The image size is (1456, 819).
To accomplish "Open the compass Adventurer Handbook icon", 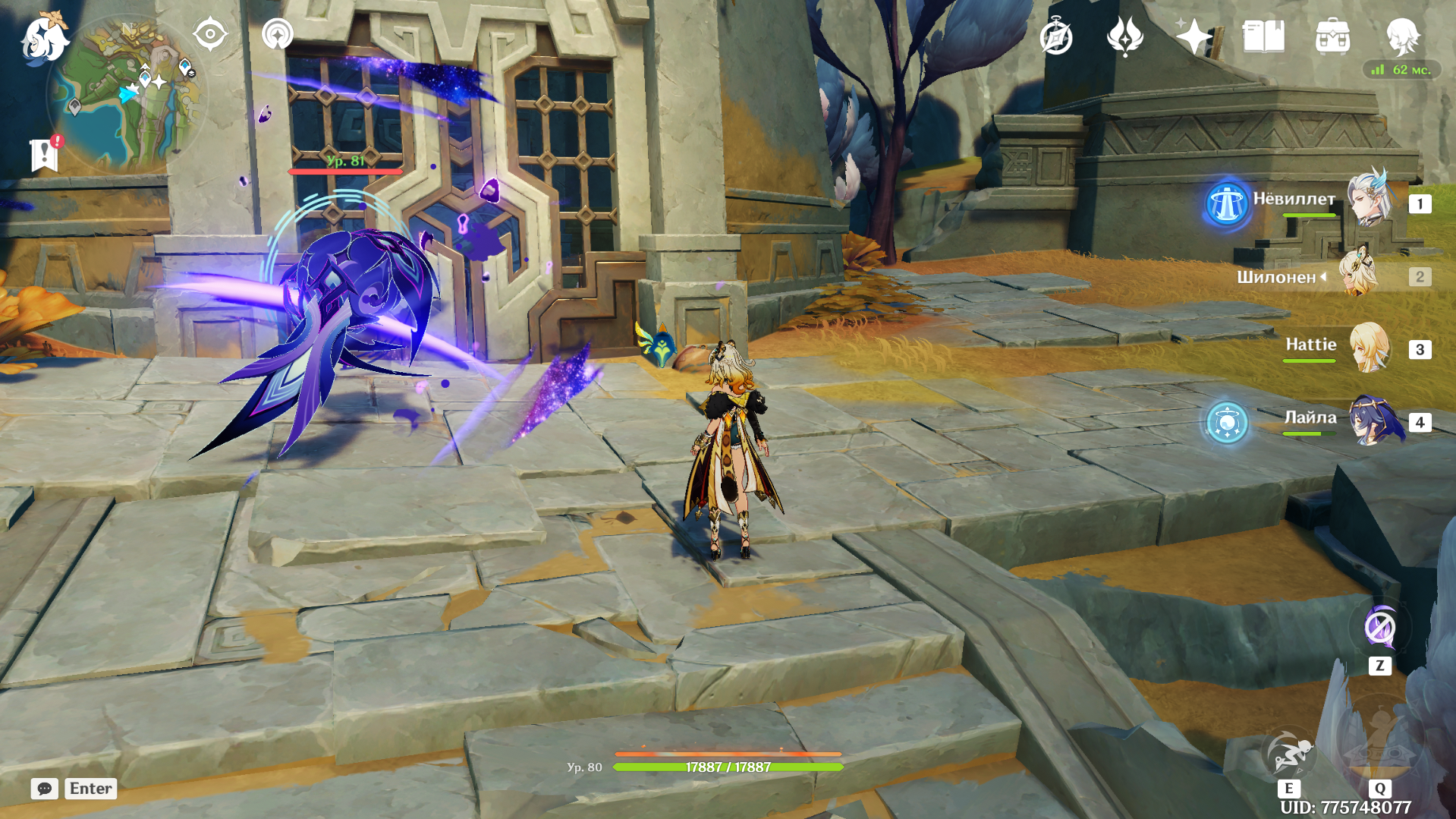I will pos(1056,37).
